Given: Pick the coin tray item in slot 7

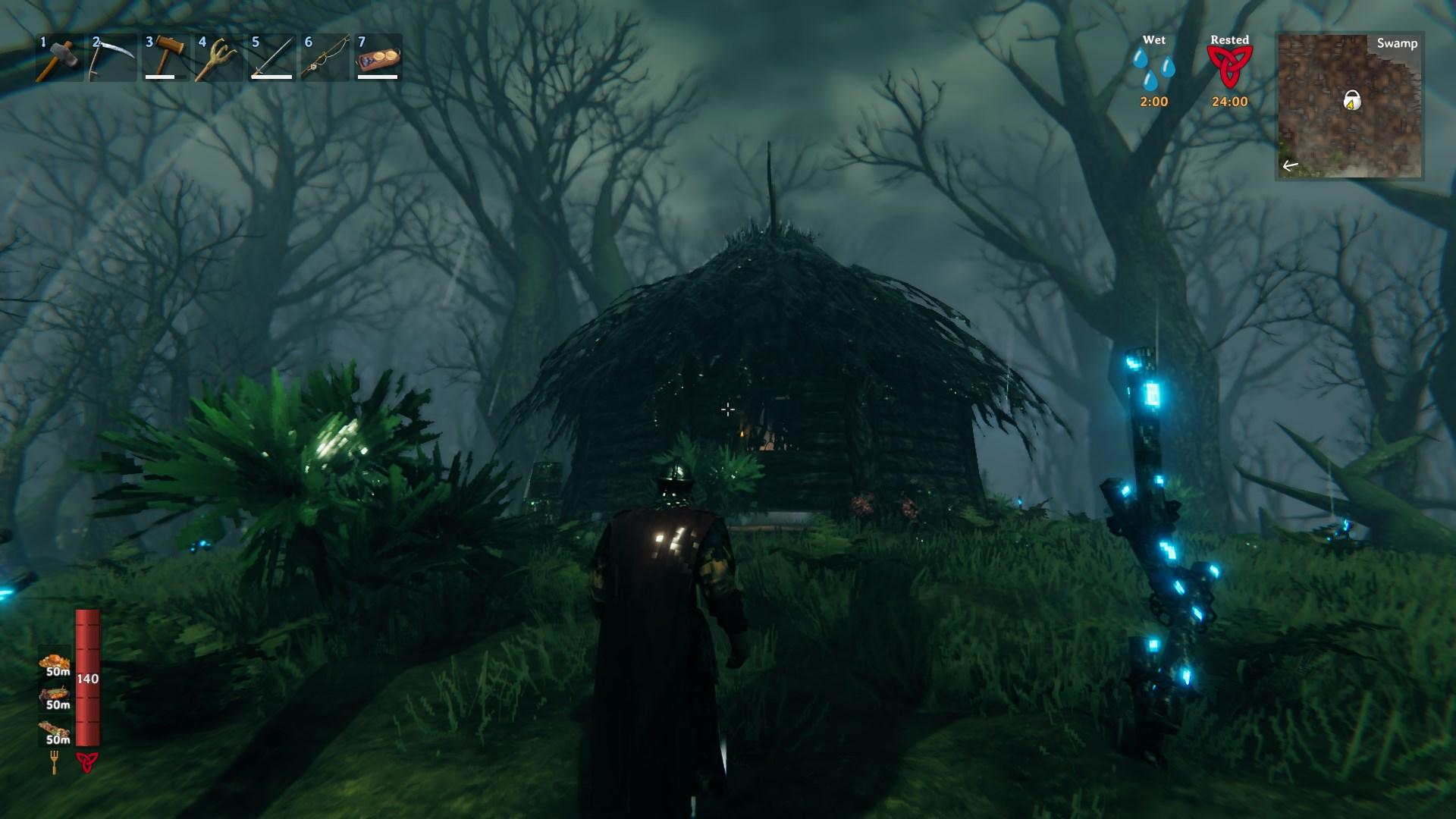Looking at the screenshot, I should [378, 57].
